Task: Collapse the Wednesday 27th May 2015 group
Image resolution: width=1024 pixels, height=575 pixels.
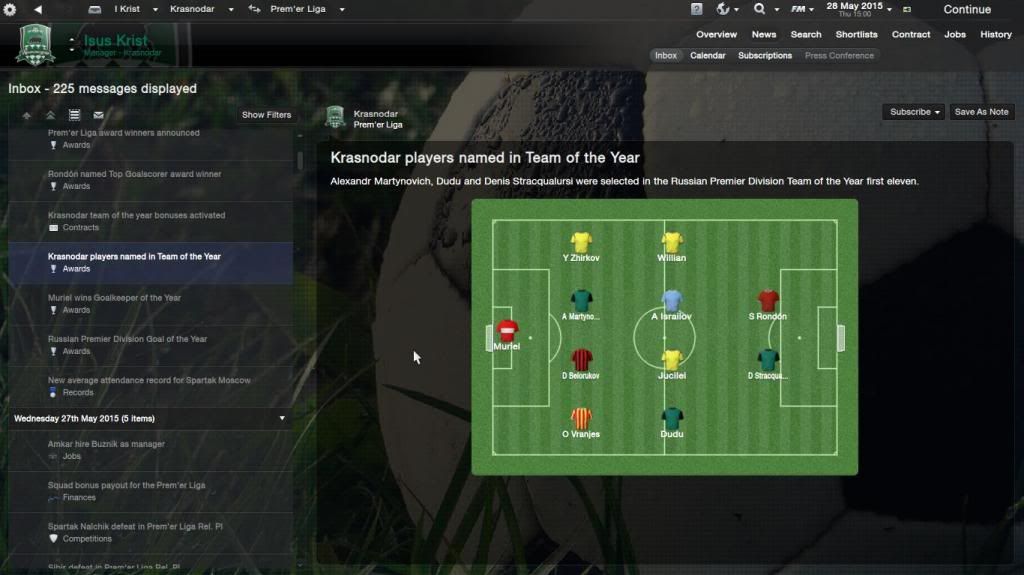Action: point(282,418)
